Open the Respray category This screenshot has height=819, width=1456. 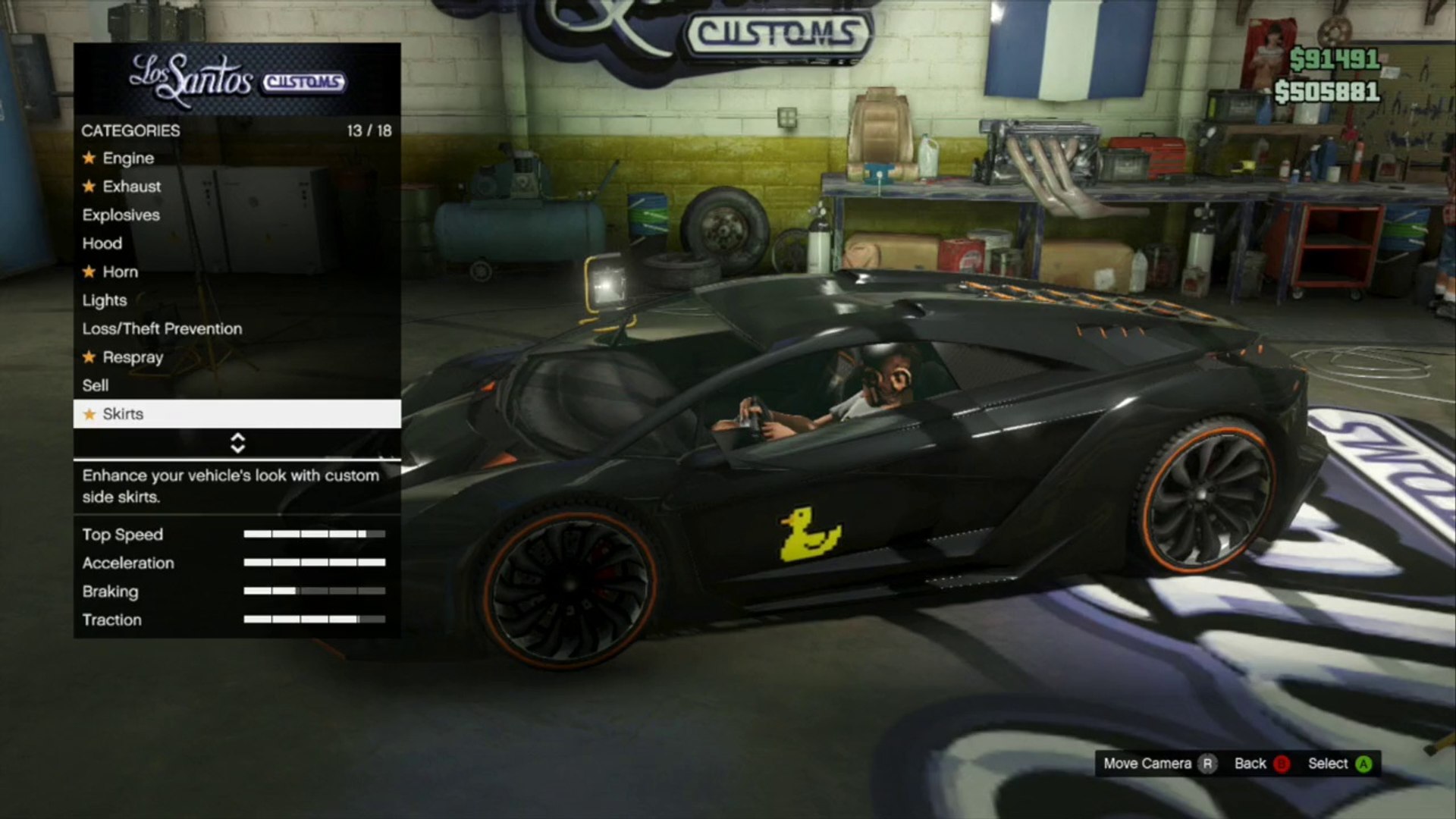pos(133,357)
